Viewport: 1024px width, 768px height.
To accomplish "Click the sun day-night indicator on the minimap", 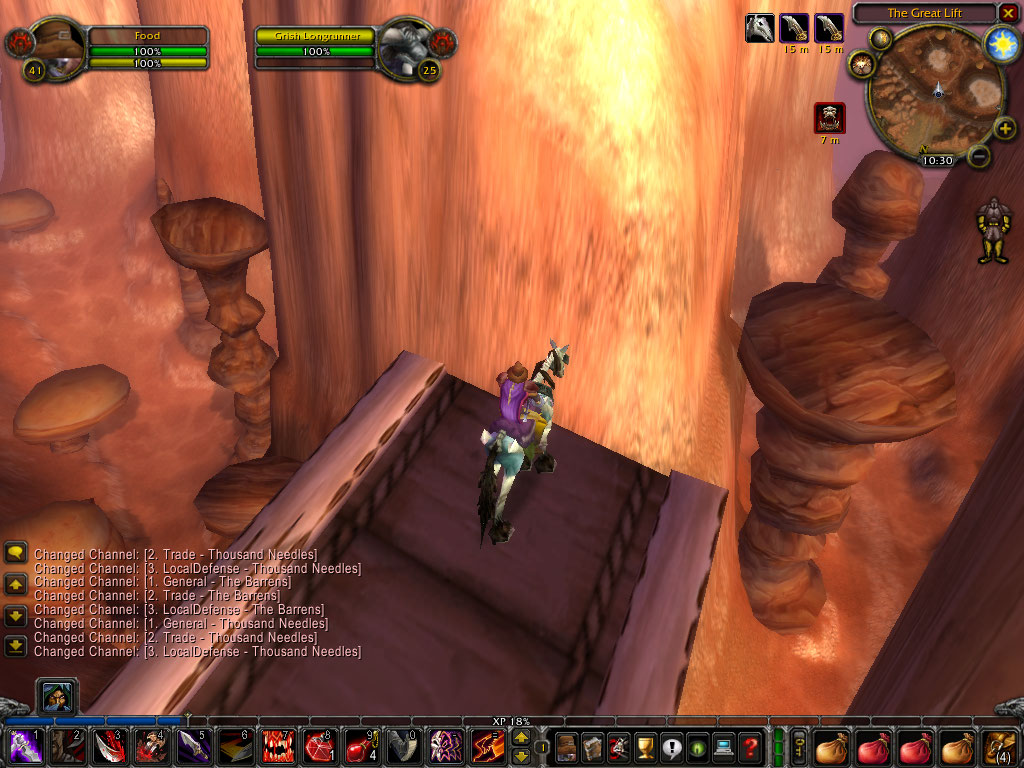I will (x=1001, y=43).
